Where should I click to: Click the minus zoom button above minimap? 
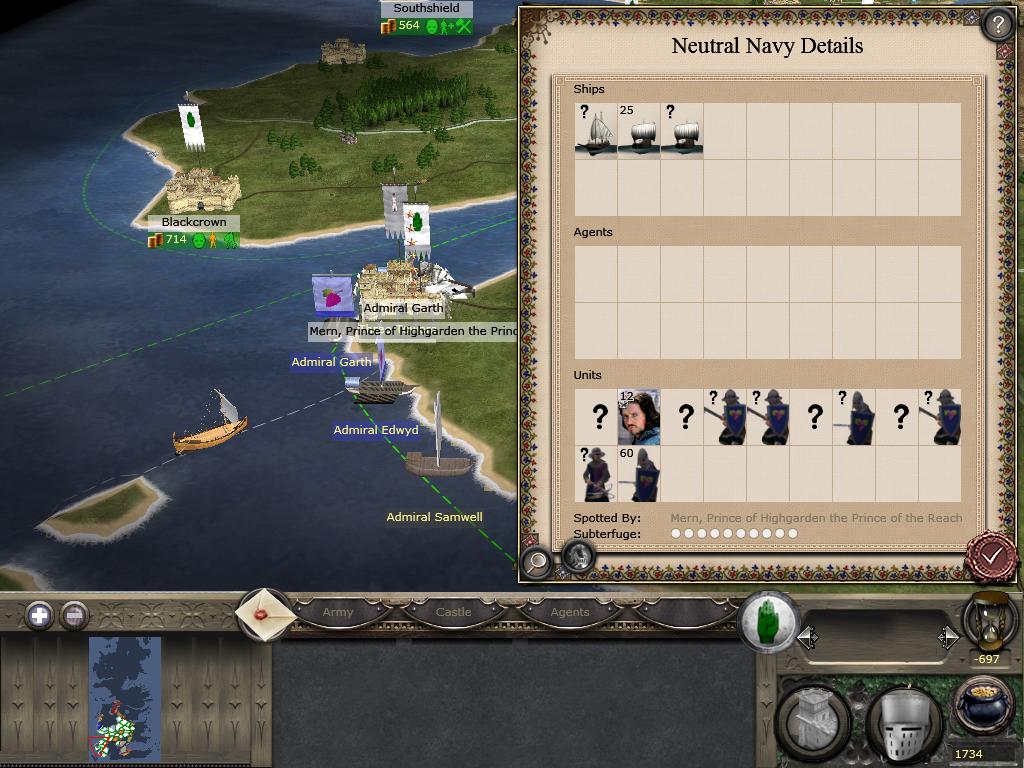pos(74,615)
